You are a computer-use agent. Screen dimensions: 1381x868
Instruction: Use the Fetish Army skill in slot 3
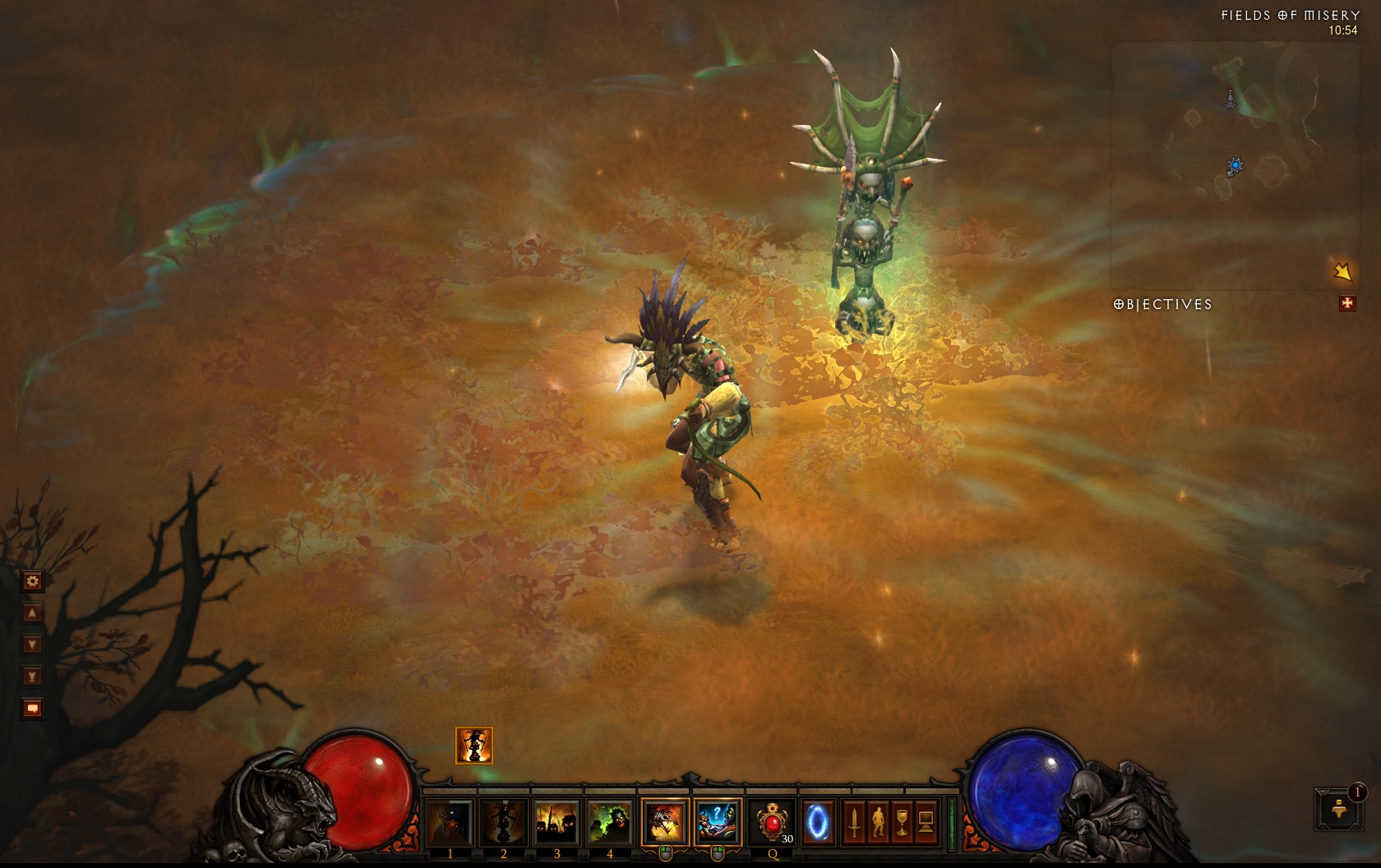click(x=557, y=822)
